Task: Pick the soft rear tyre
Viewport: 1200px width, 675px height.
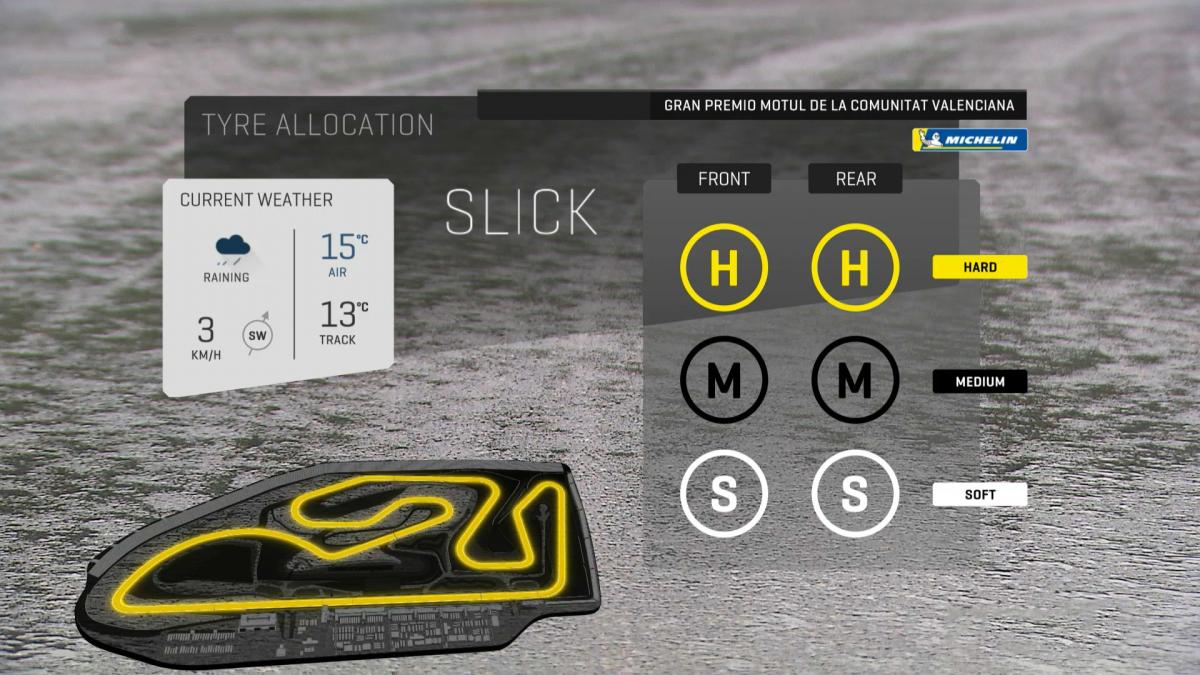Action: (855, 494)
